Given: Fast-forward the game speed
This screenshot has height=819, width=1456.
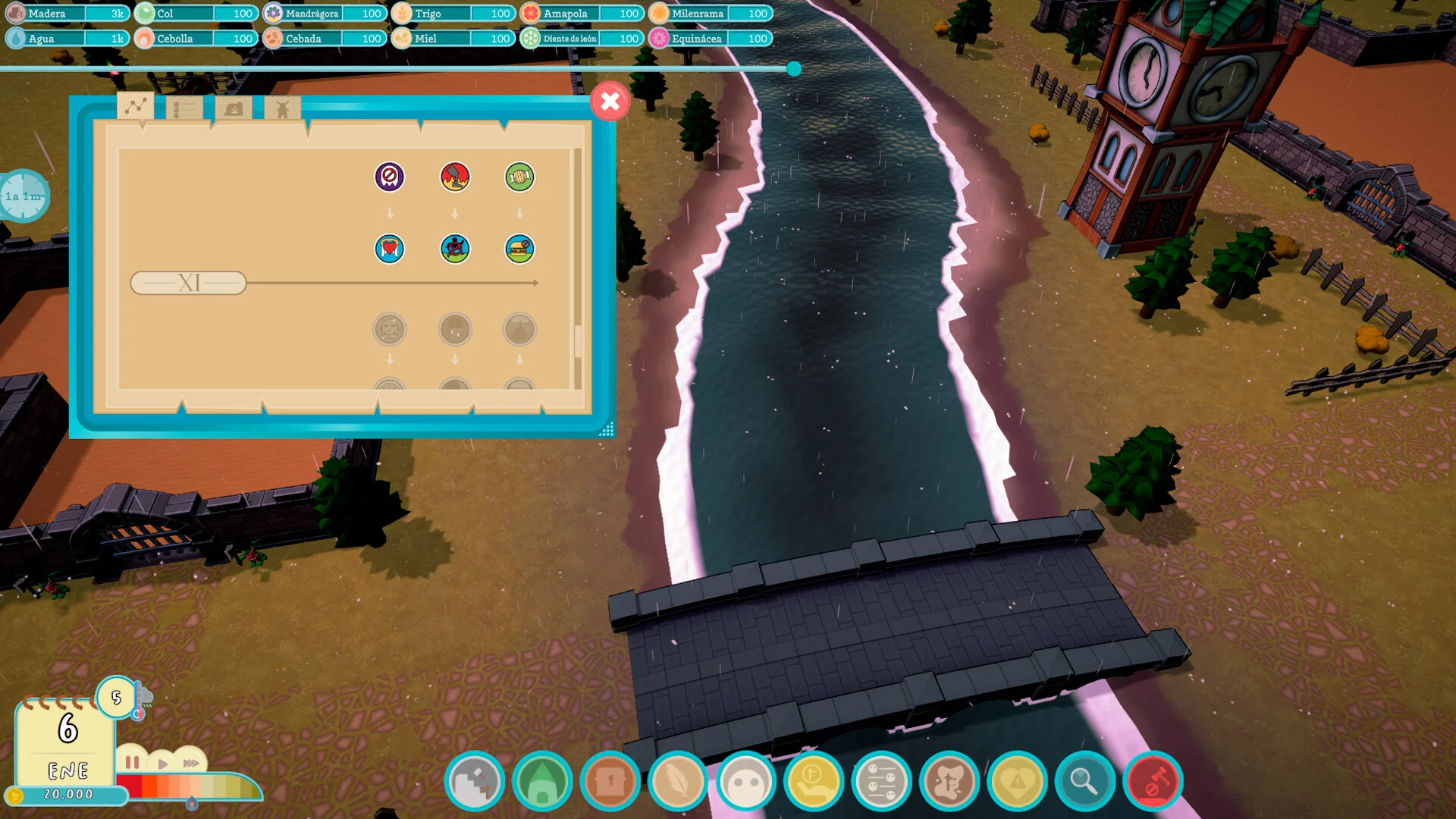Looking at the screenshot, I should pyautogui.click(x=191, y=763).
